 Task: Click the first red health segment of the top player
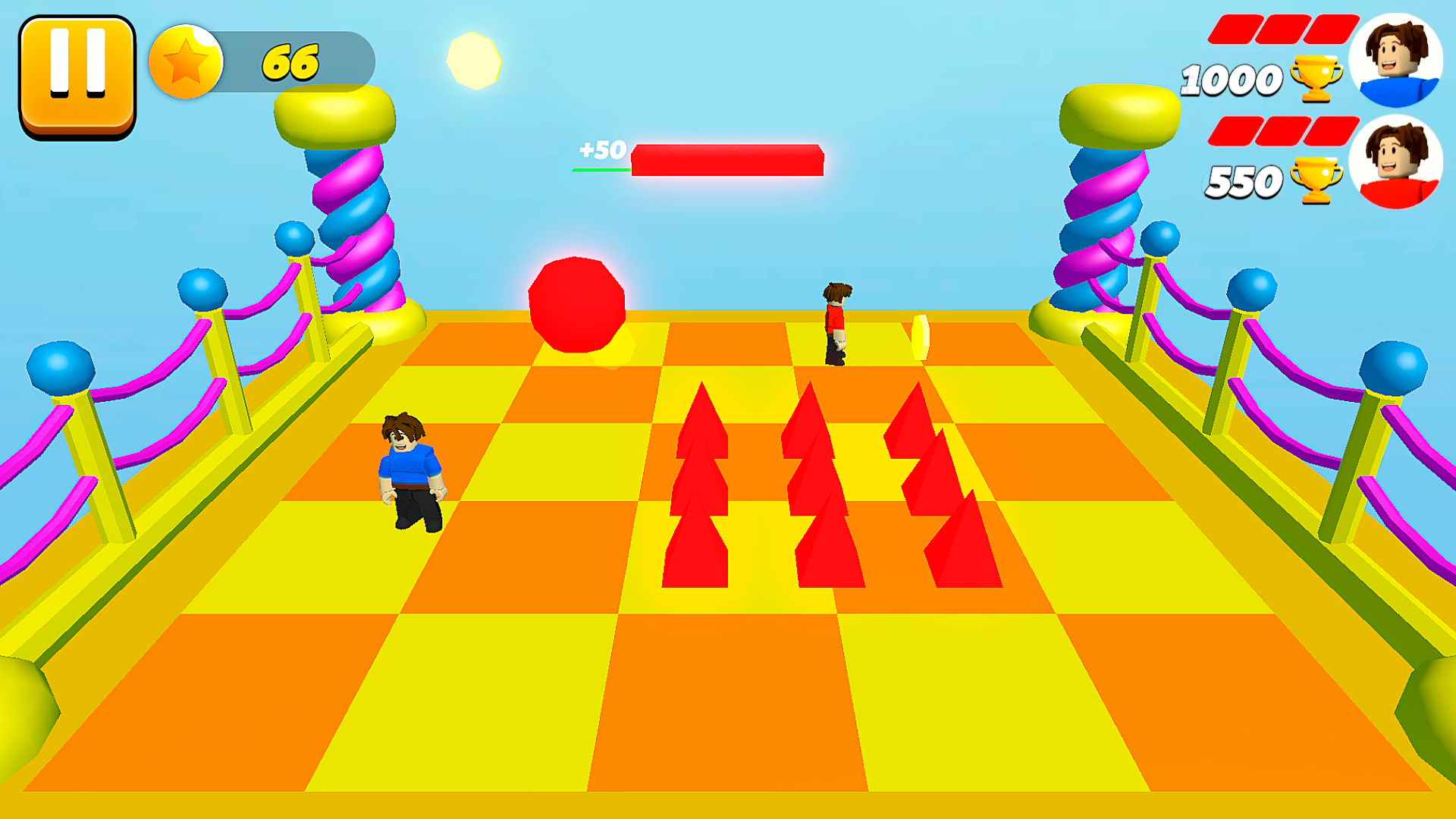[x=1235, y=29]
